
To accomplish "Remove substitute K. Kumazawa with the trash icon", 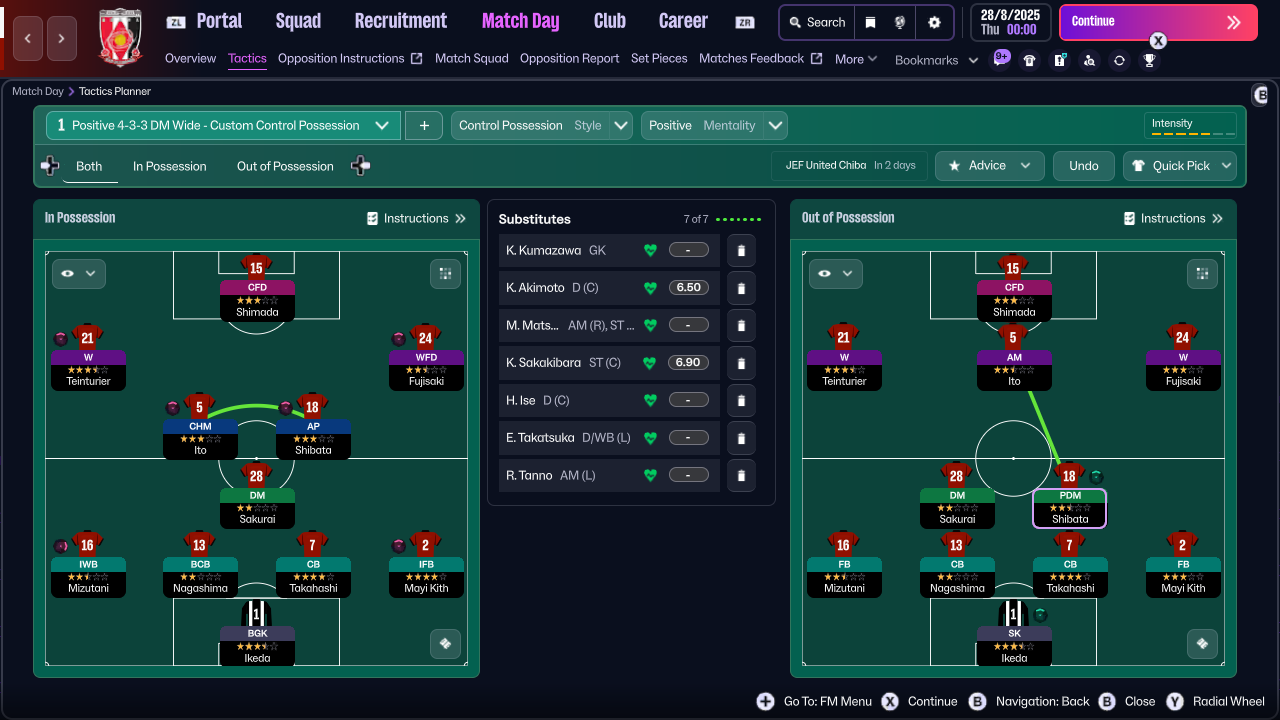I will (740, 250).
